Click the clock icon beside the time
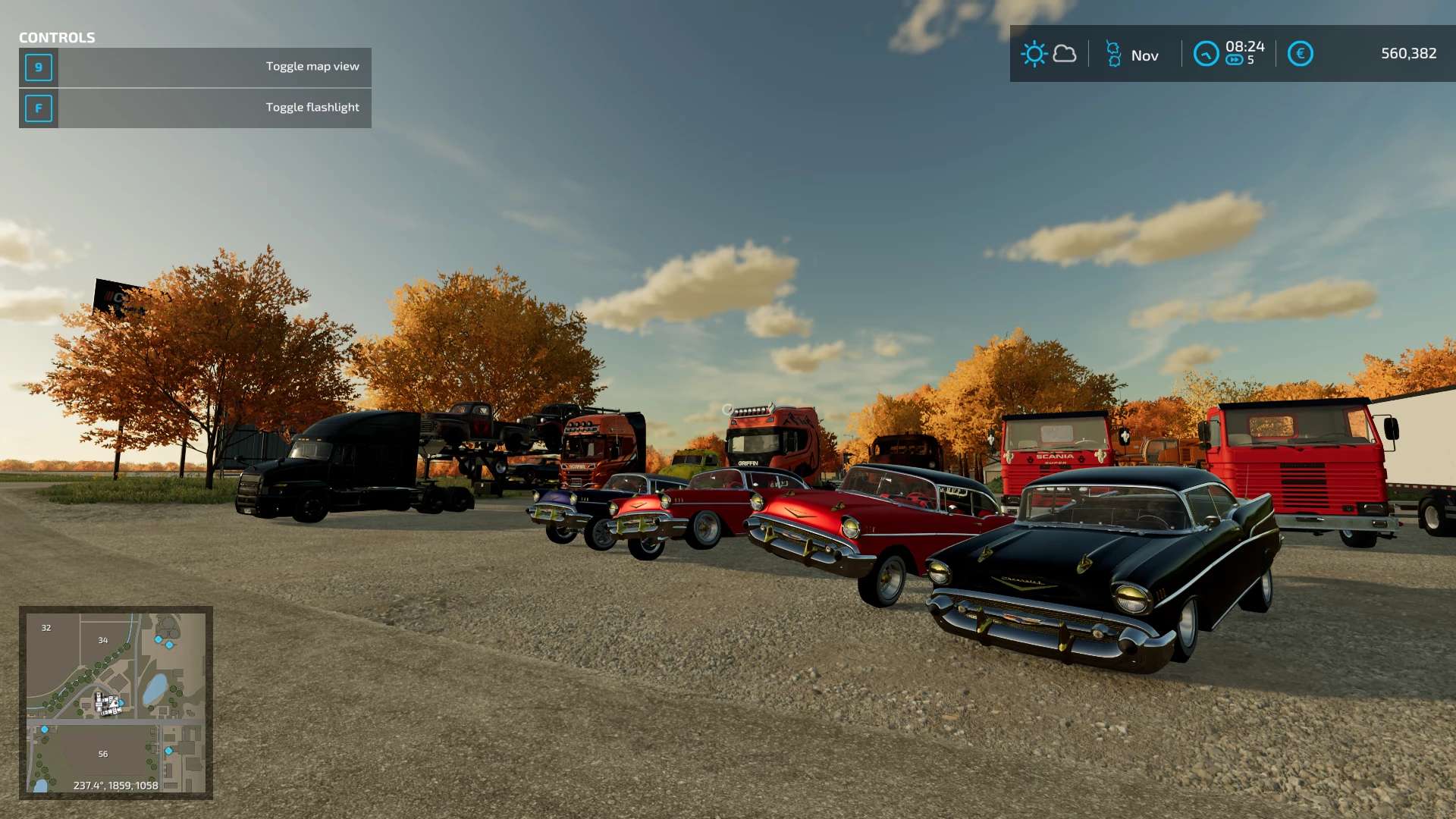 1206,54
